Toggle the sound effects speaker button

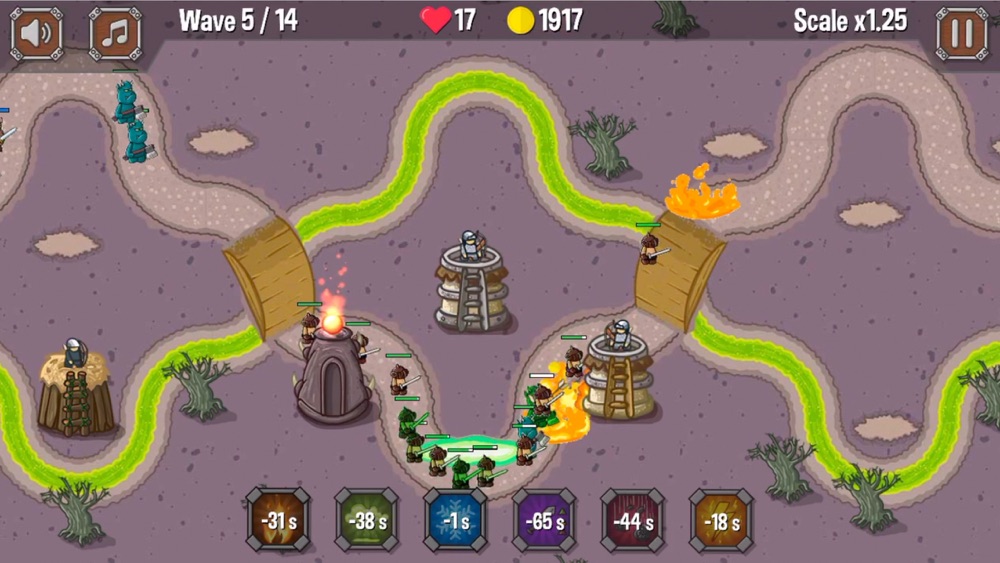point(36,34)
